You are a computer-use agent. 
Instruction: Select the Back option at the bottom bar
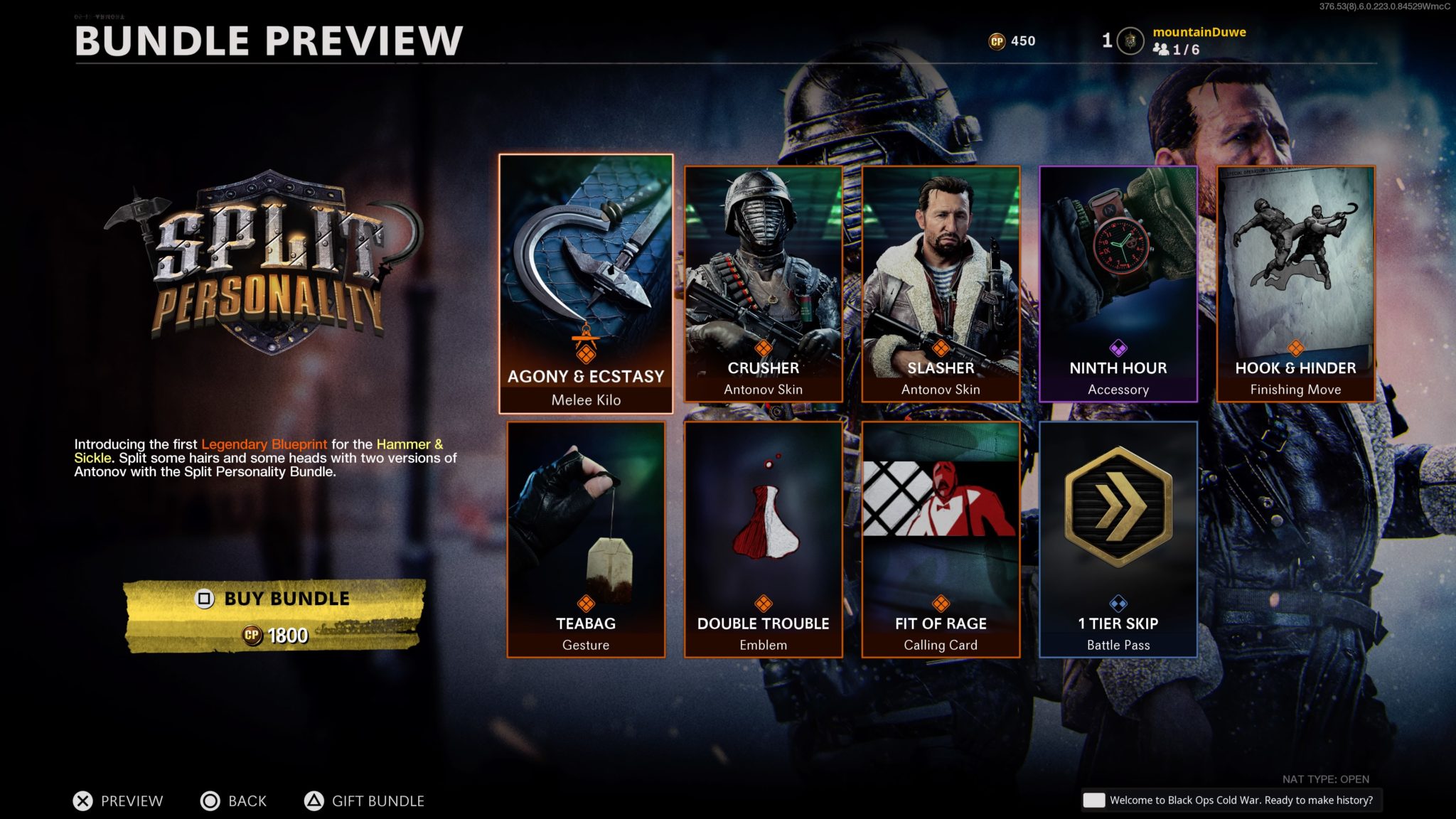coord(235,801)
